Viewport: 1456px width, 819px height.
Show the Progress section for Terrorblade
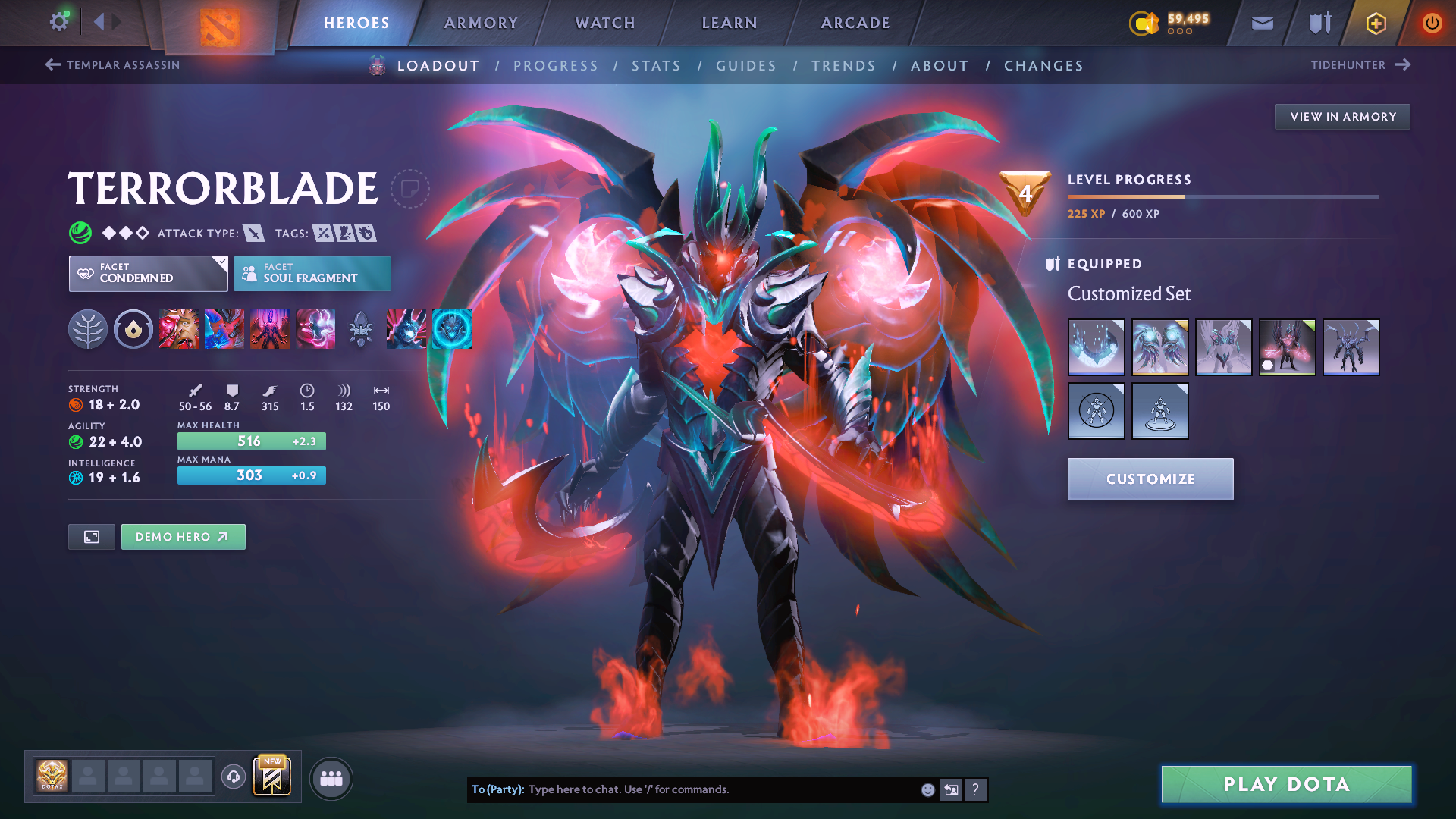pyautogui.click(x=556, y=66)
